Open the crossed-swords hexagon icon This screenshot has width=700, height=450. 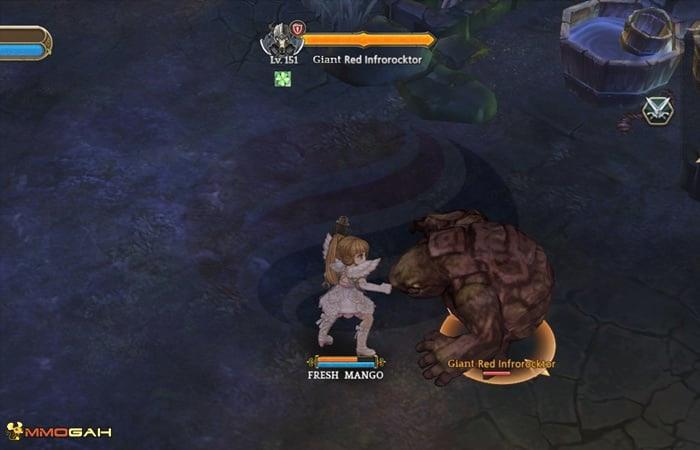[657, 110]
